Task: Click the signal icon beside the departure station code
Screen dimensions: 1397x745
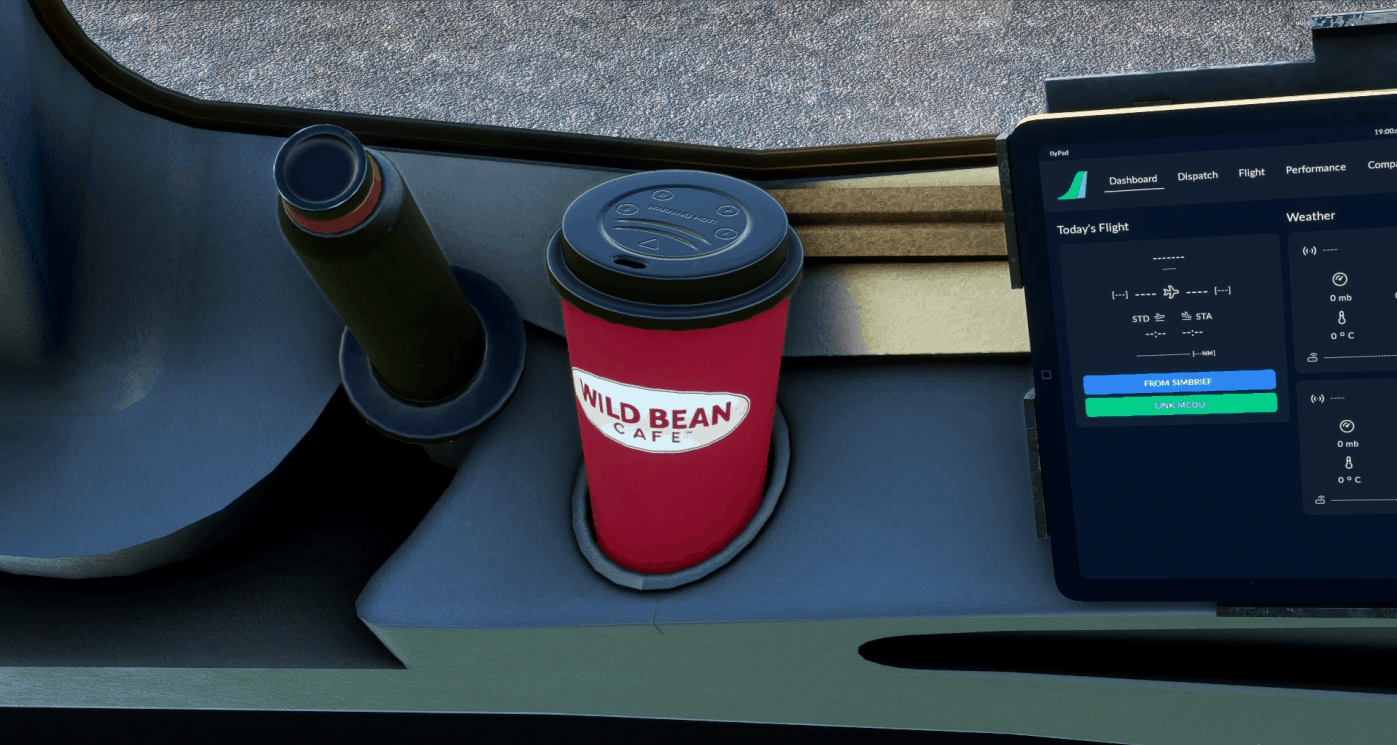Action: [1308, 250]
